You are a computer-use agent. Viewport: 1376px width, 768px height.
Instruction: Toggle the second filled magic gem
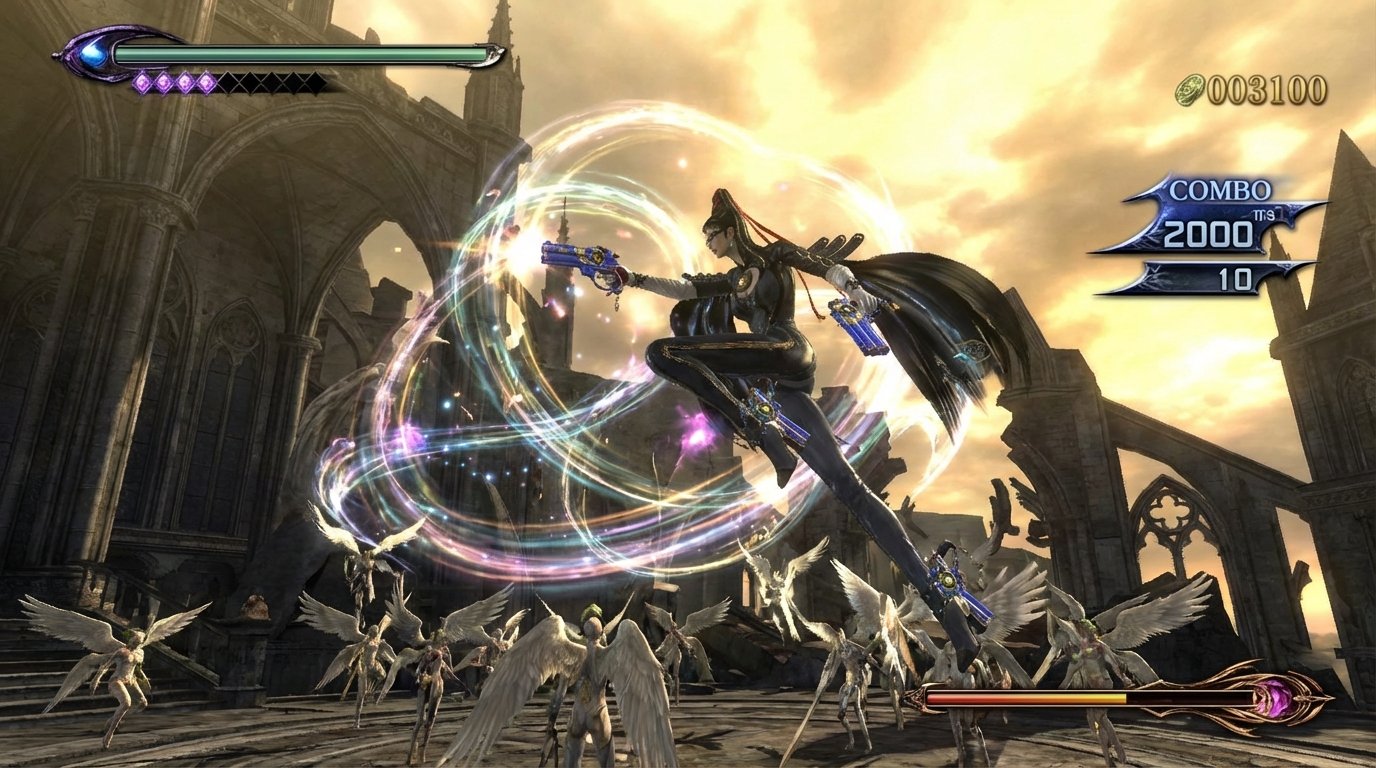163,81
